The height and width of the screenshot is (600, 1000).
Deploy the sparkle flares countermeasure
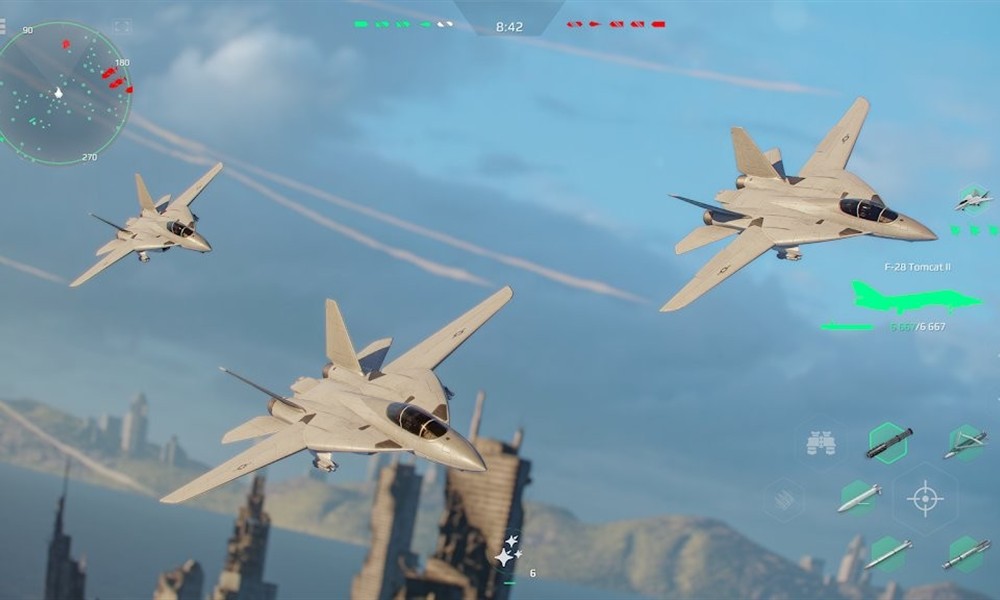pyautogui.click(x=509, y=549)
